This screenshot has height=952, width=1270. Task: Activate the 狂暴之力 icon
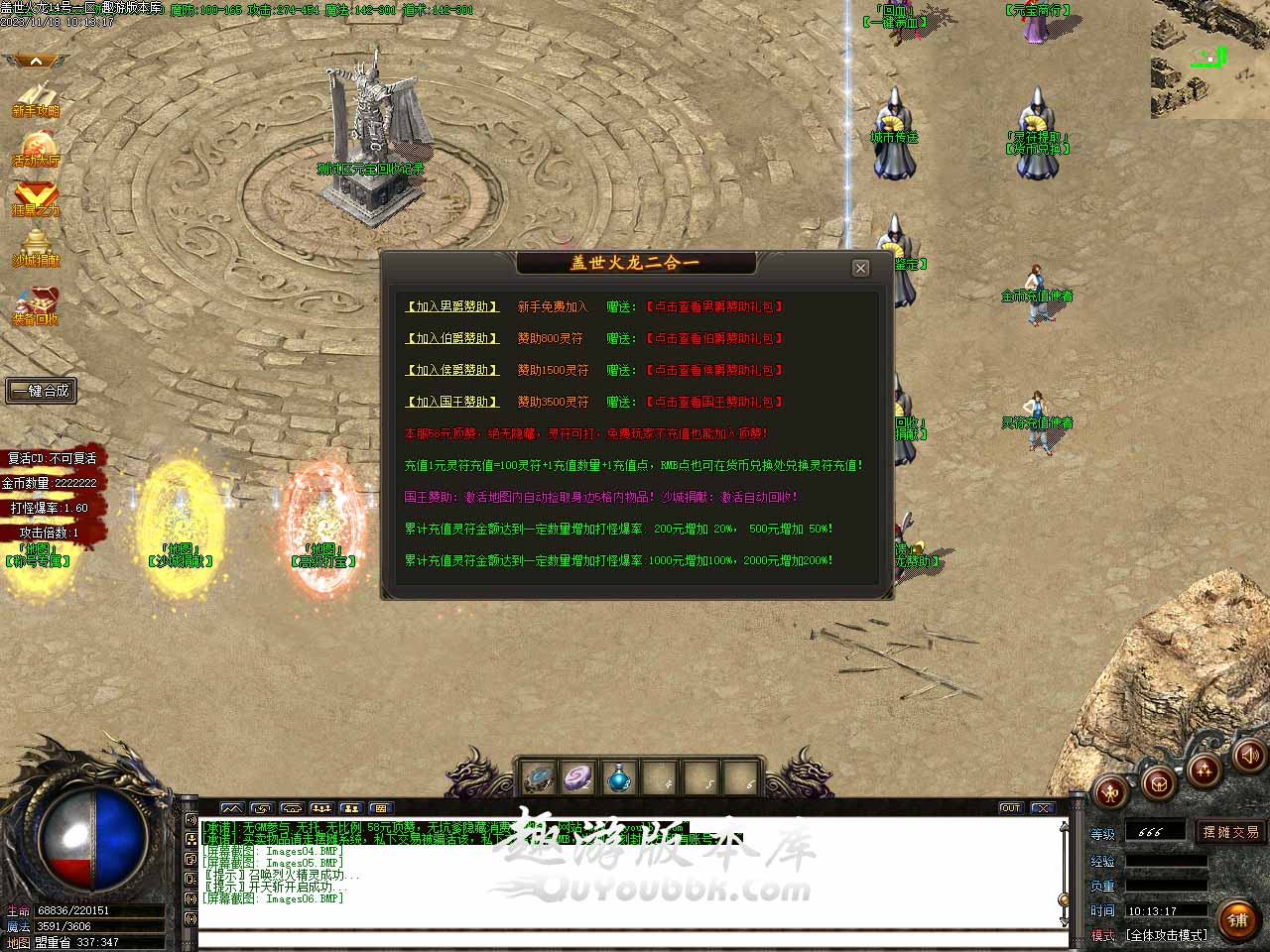(36, 198)
